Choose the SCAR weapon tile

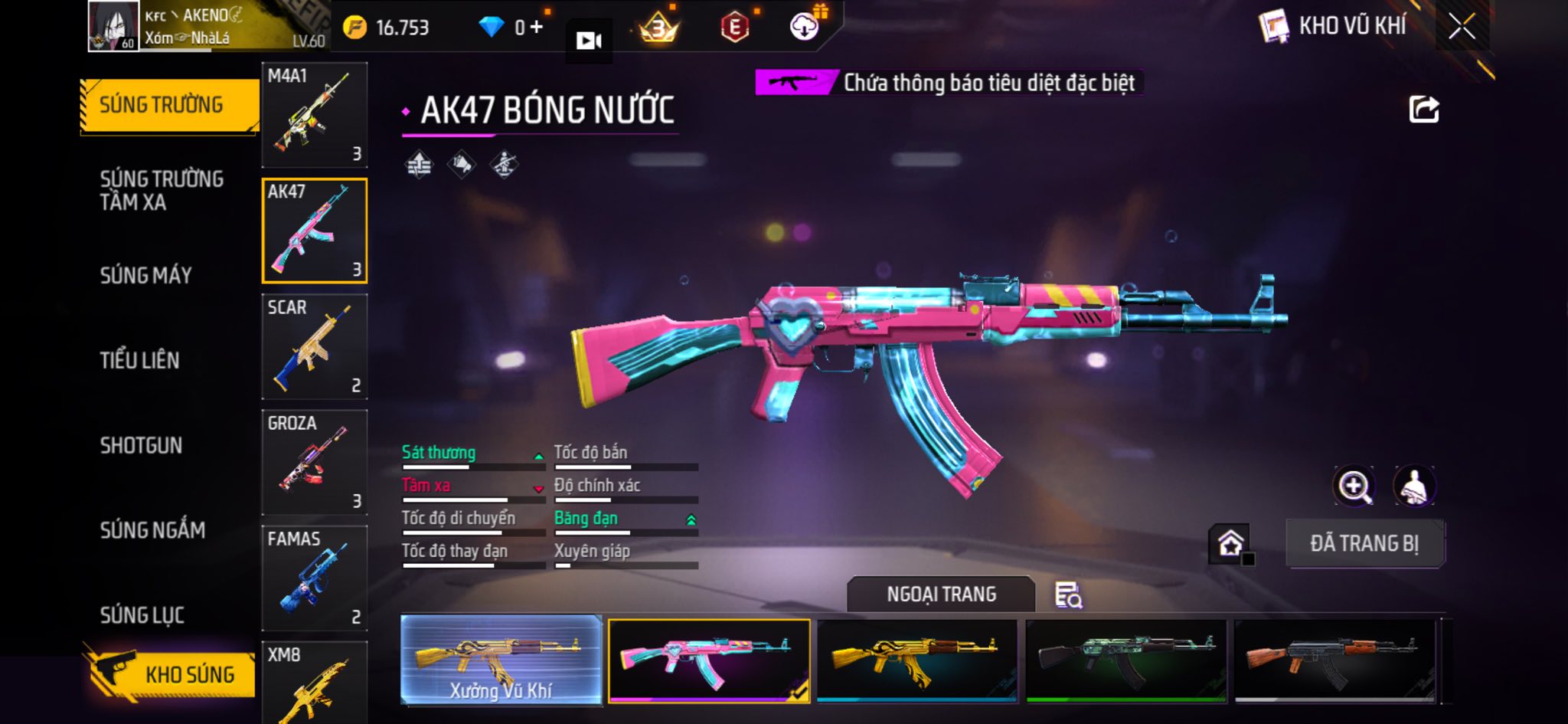tap(314, 346)
